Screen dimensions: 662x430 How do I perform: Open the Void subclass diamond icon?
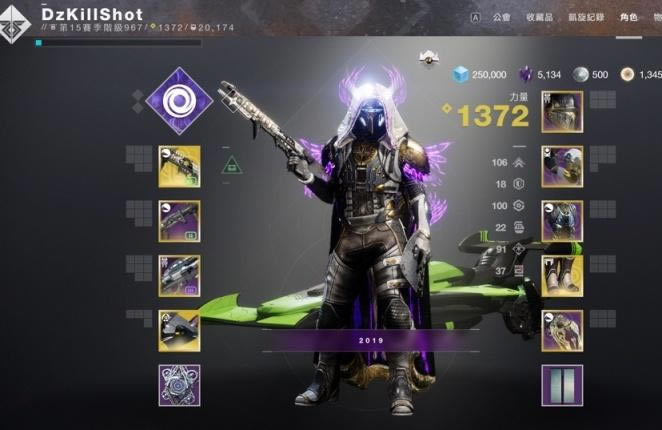[179, 99]
